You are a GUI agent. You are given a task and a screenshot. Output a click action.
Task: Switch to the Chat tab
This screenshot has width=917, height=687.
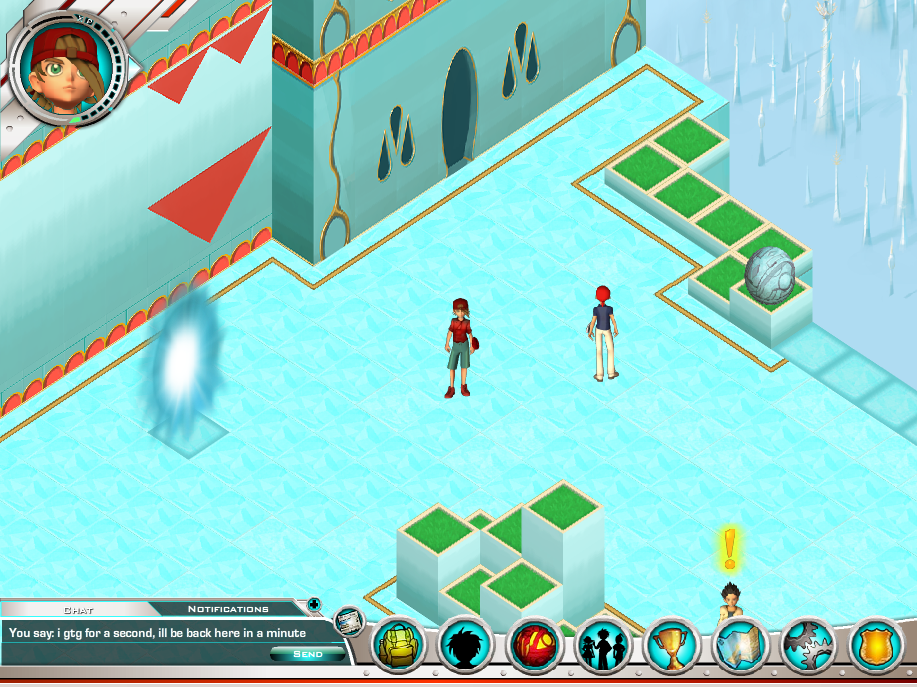coord(78,609)
